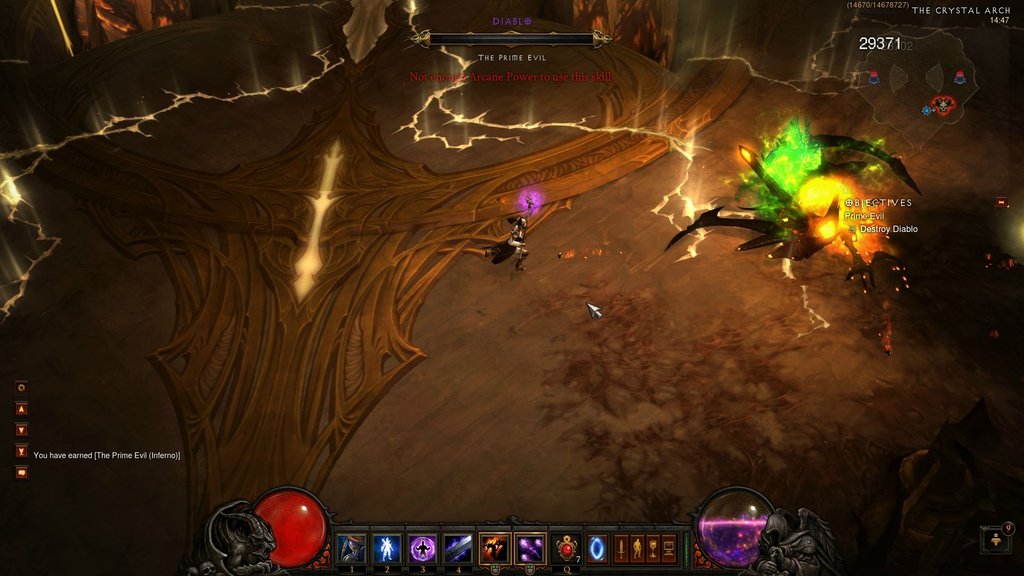This screenshot has width=1024, height=576.
Task: Select the fiery left-mouse skill slot
Action: (x=495, y=548)
